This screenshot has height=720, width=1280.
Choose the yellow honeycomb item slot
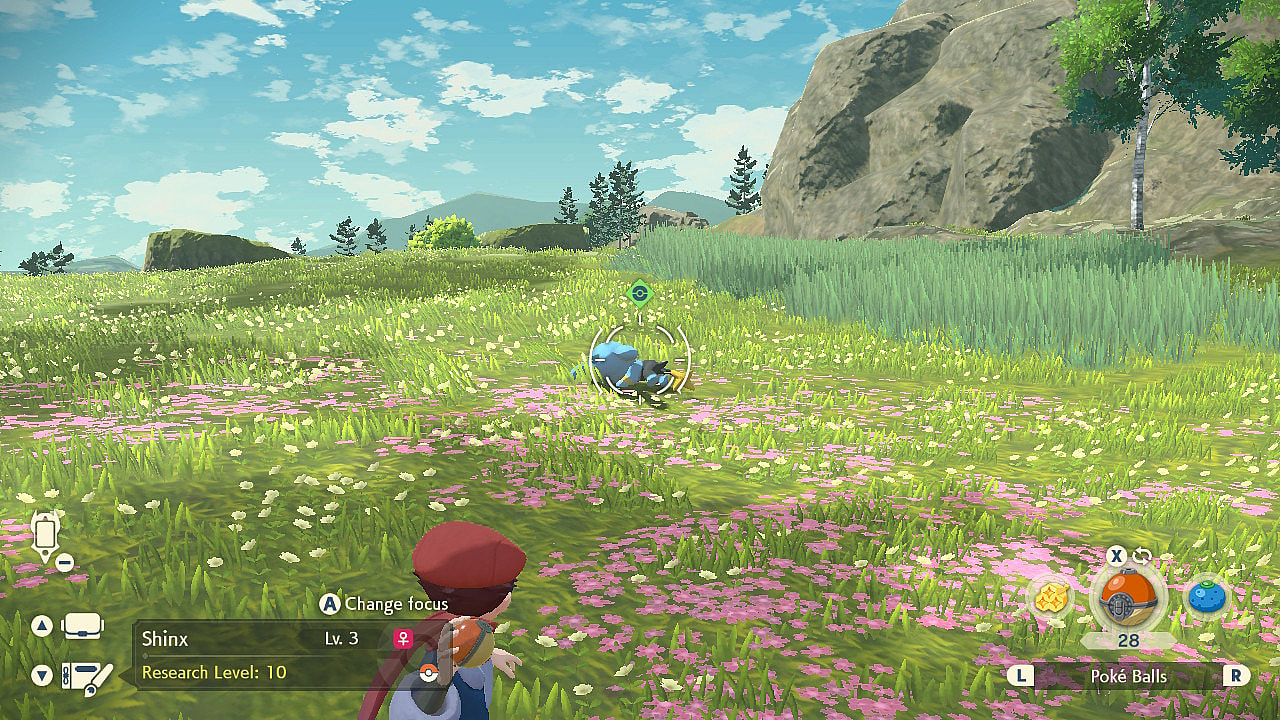(1051, 598)
